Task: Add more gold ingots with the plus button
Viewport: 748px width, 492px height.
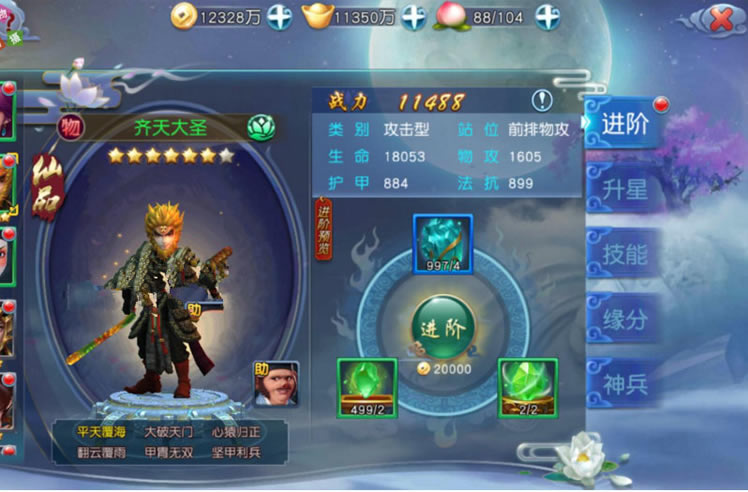Action: coord(413,17)
